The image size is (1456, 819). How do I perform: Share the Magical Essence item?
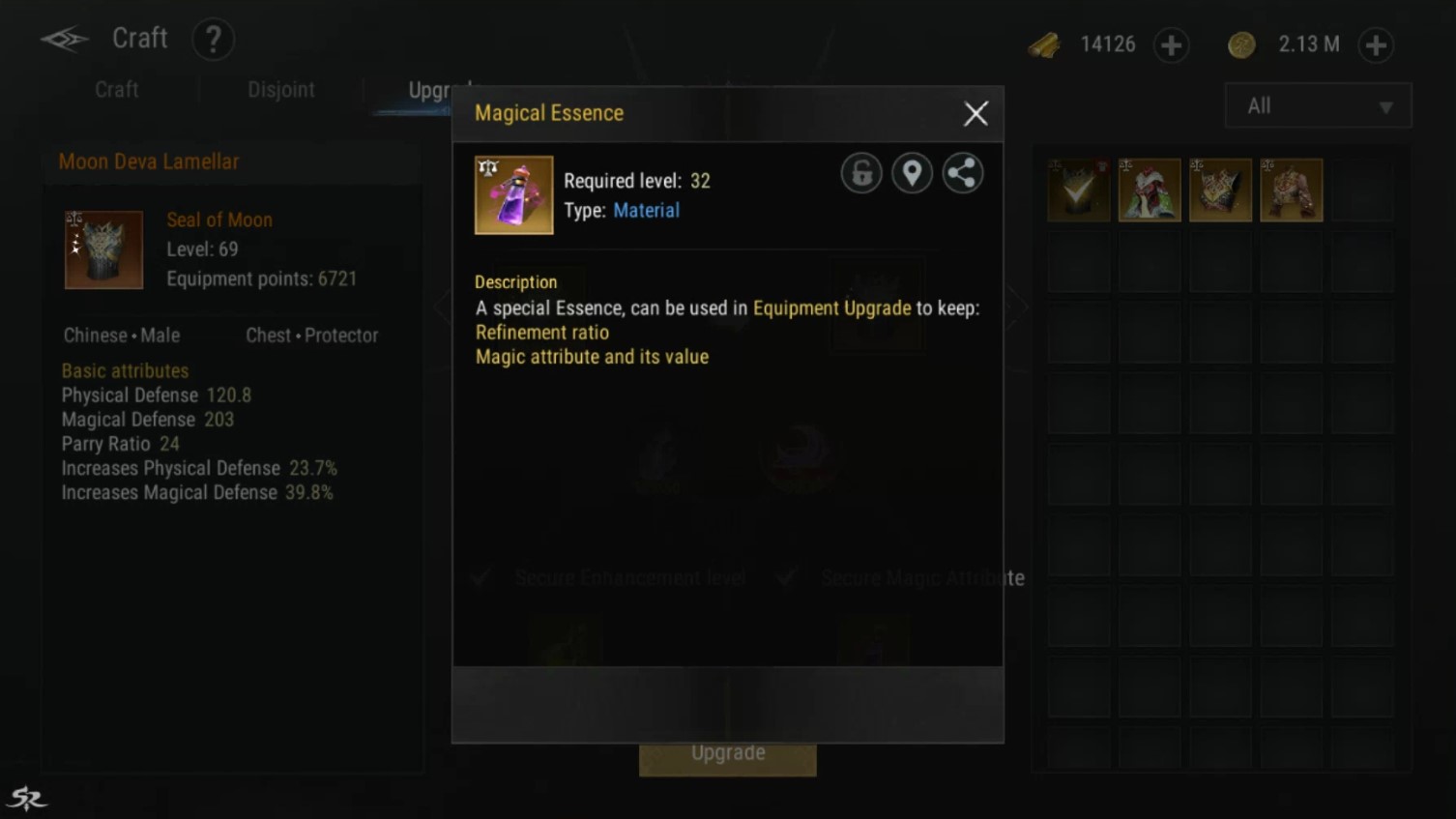coord(962,174)
